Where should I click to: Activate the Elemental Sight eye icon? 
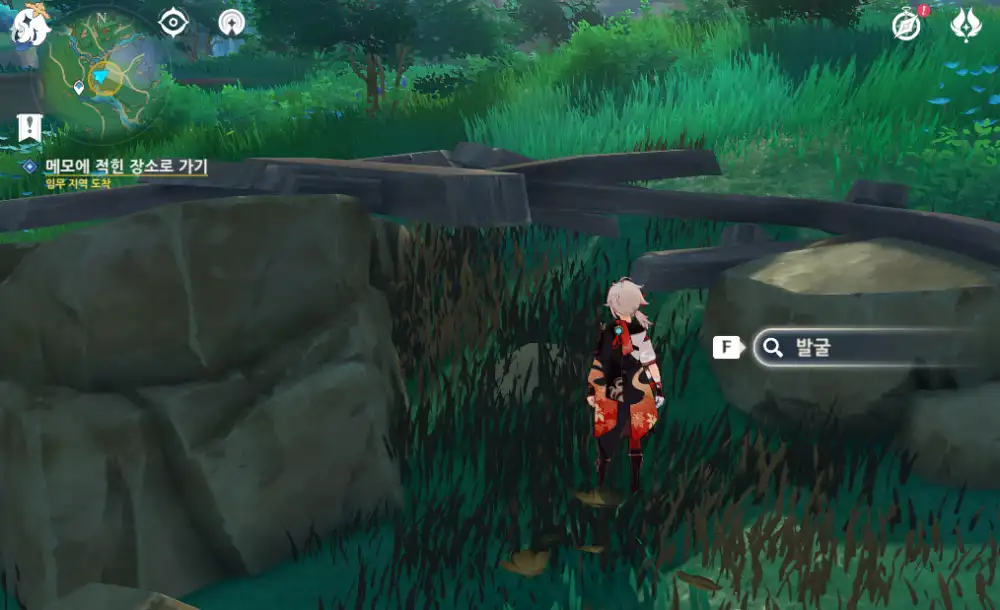pos(174,22)
